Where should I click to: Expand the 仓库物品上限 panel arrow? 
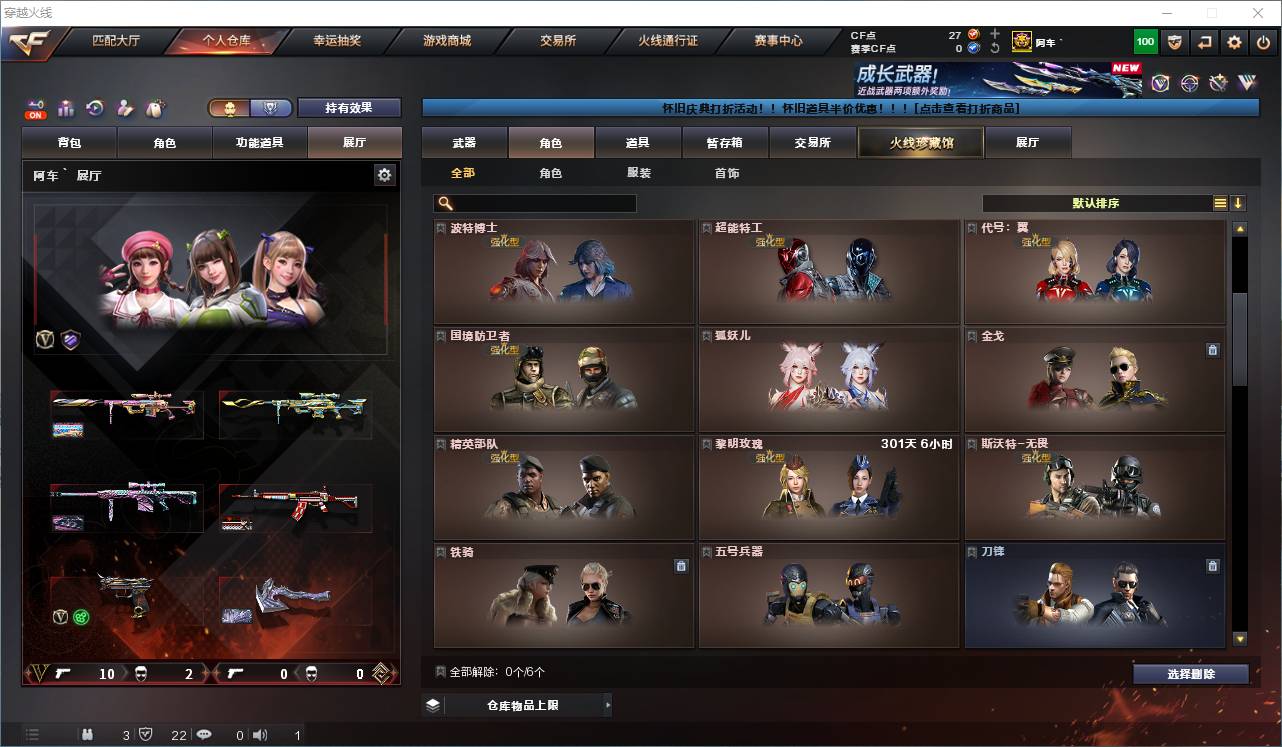click(x=608, y=704)
